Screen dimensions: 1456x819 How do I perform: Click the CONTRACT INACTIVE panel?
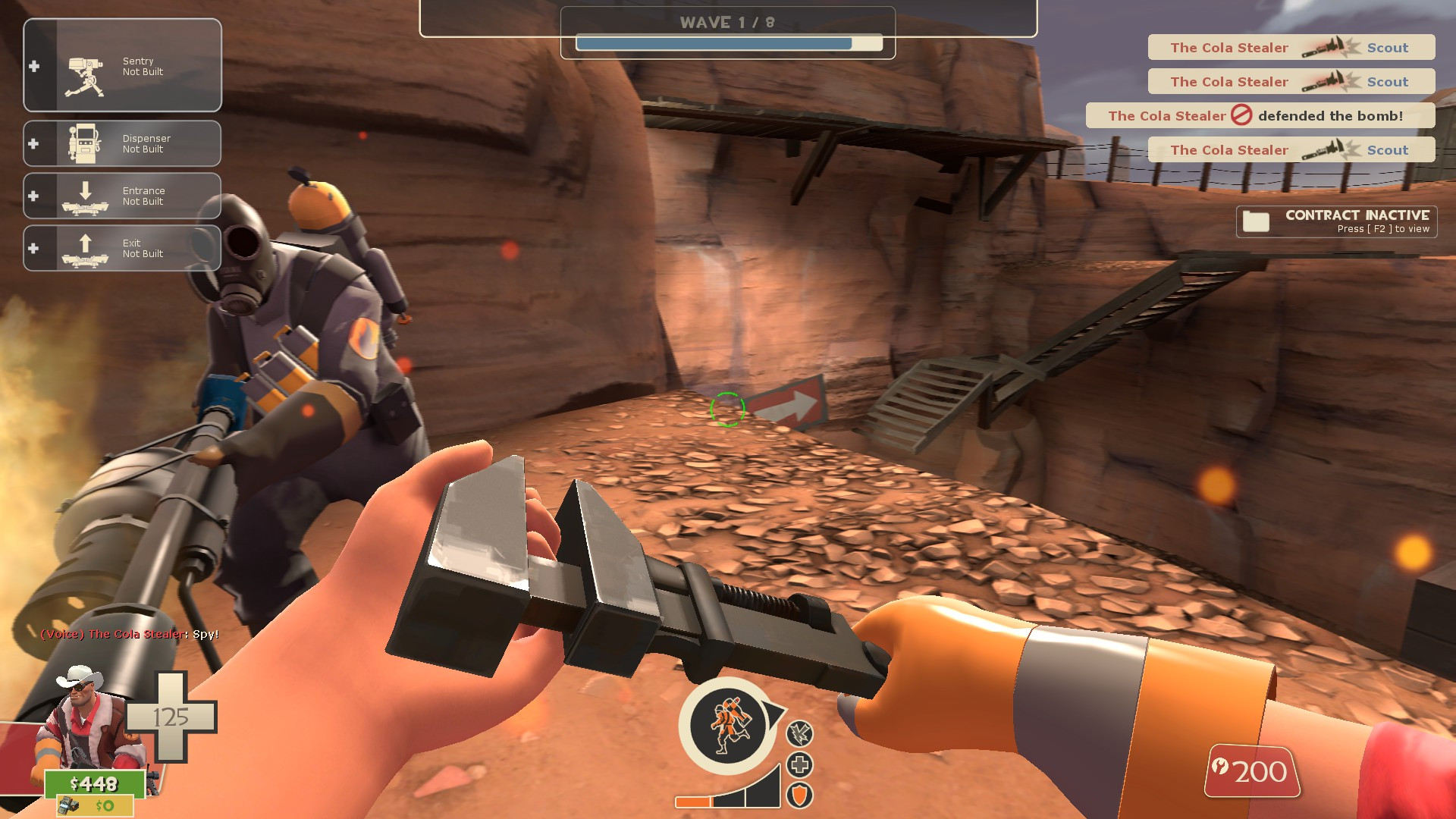coord(1338,221)
